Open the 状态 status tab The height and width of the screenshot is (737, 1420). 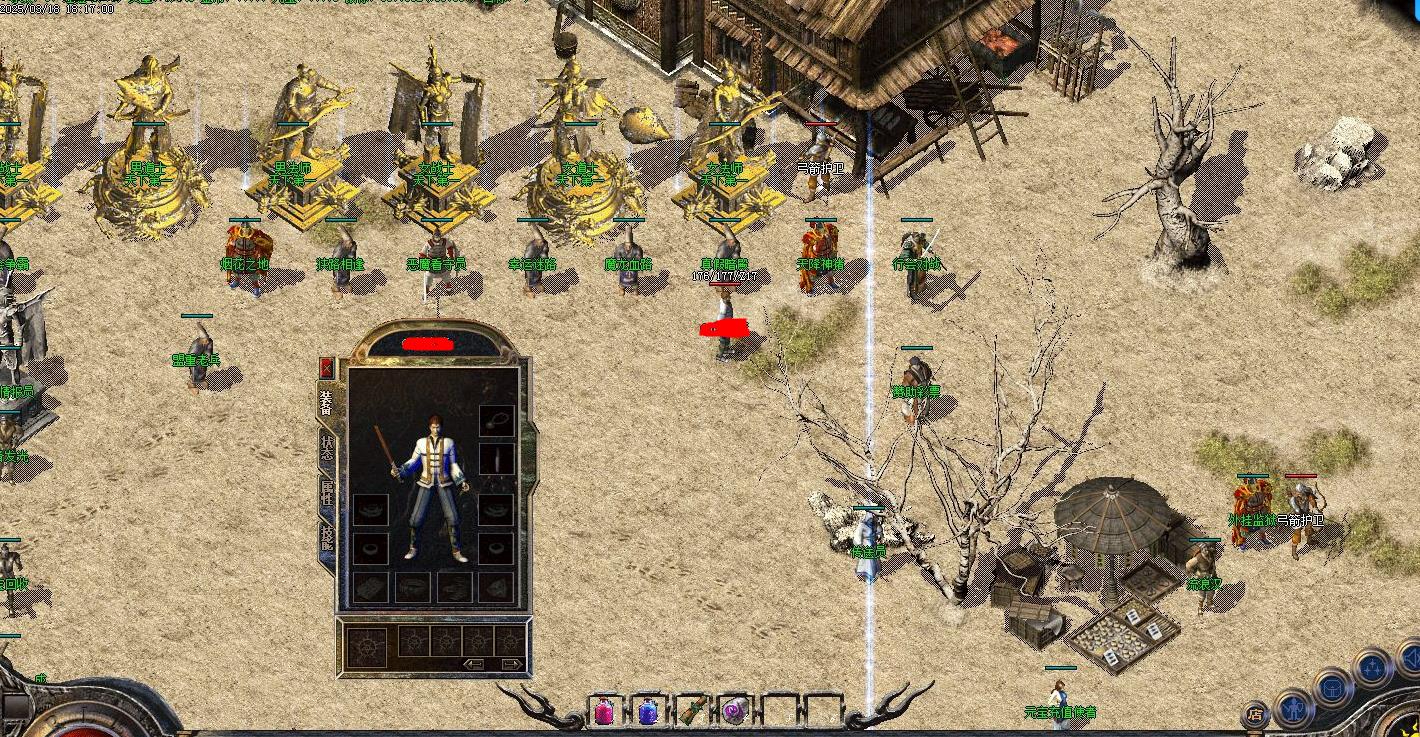tap(327, 448)
